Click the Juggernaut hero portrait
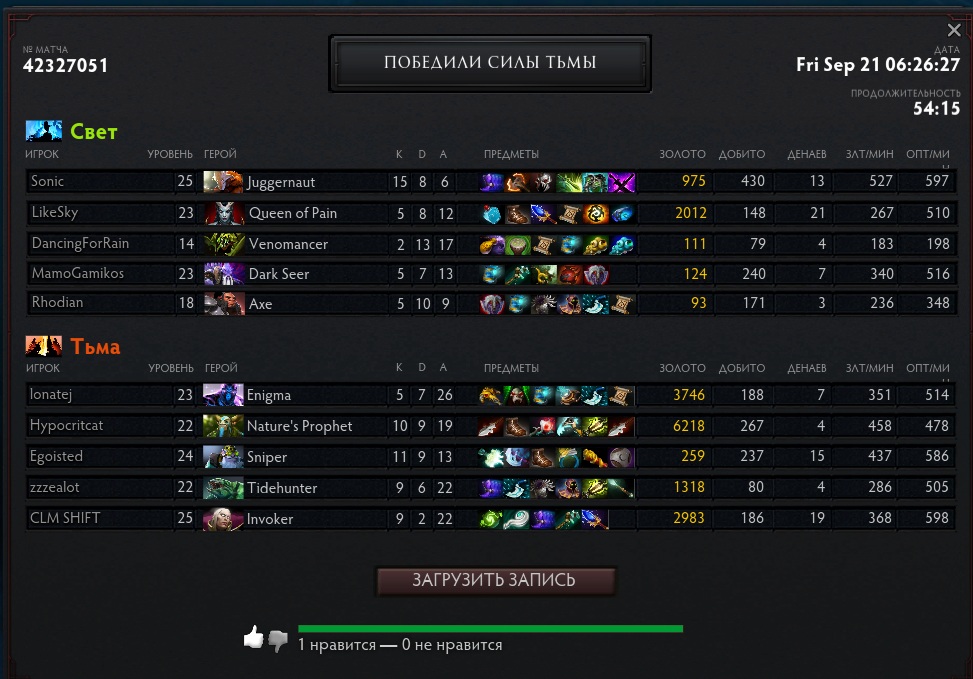The width and height of the screenshot is (973, 679). [x=223, y=182]
